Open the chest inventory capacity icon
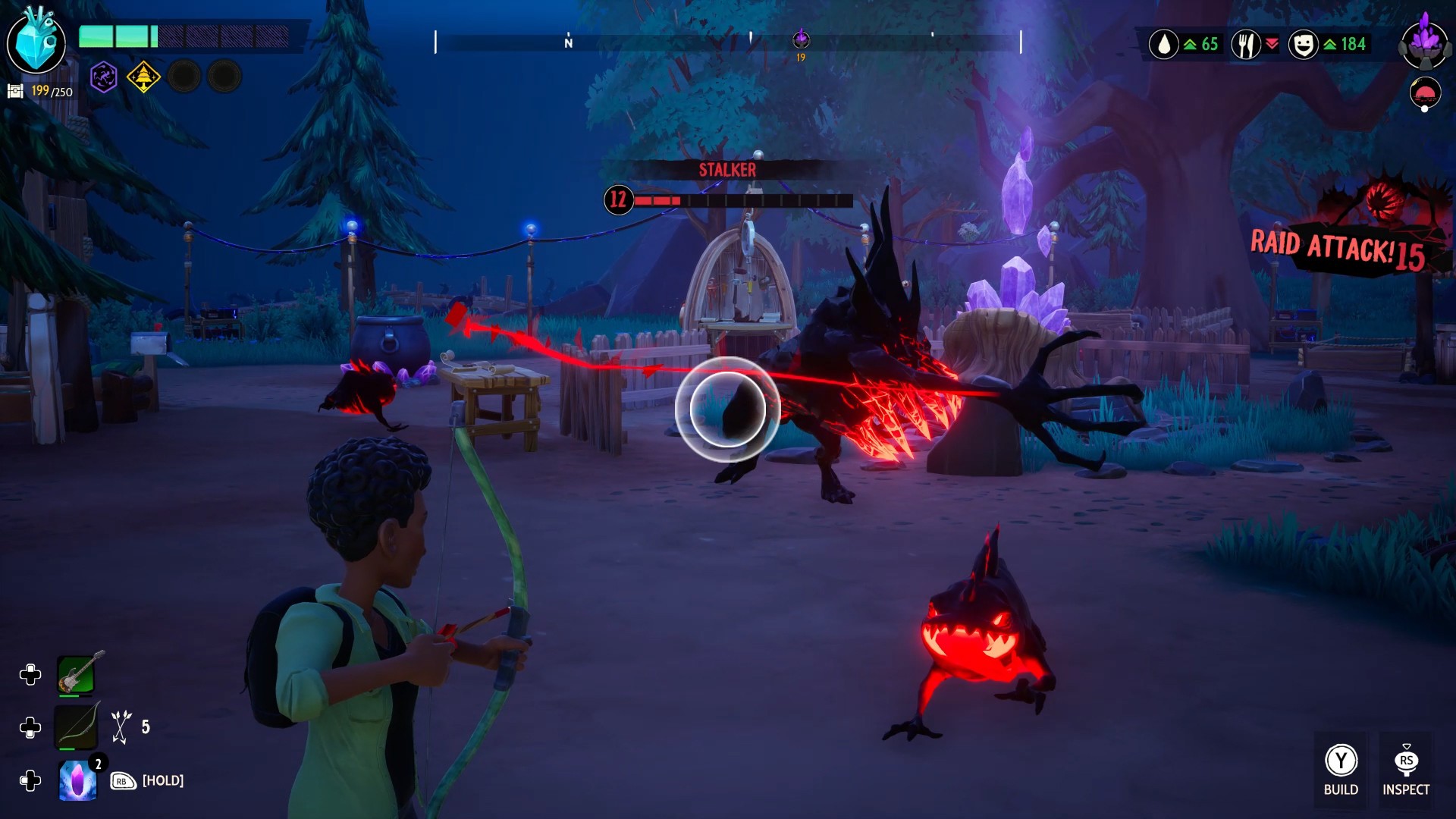 click(15, 92)
